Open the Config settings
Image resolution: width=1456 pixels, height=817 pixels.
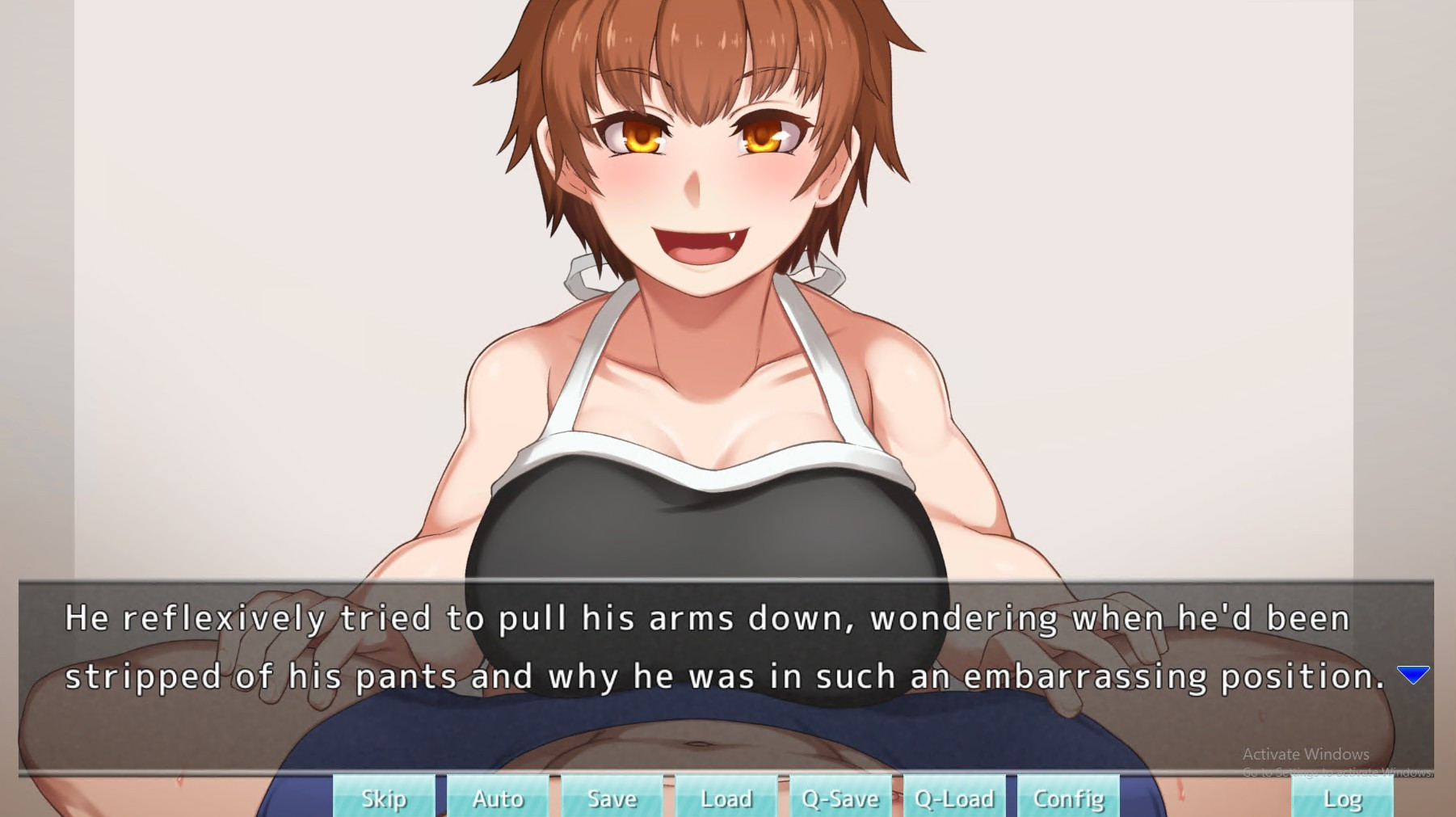coord(1068,798)
